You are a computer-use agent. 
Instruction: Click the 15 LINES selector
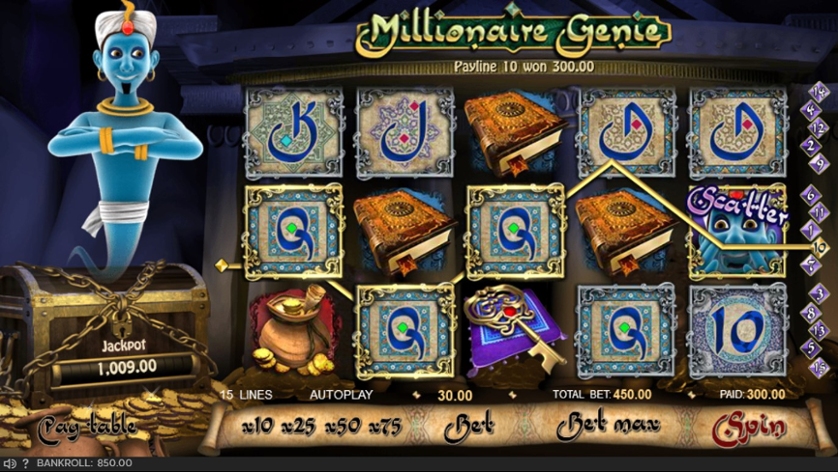click(246, 395)
